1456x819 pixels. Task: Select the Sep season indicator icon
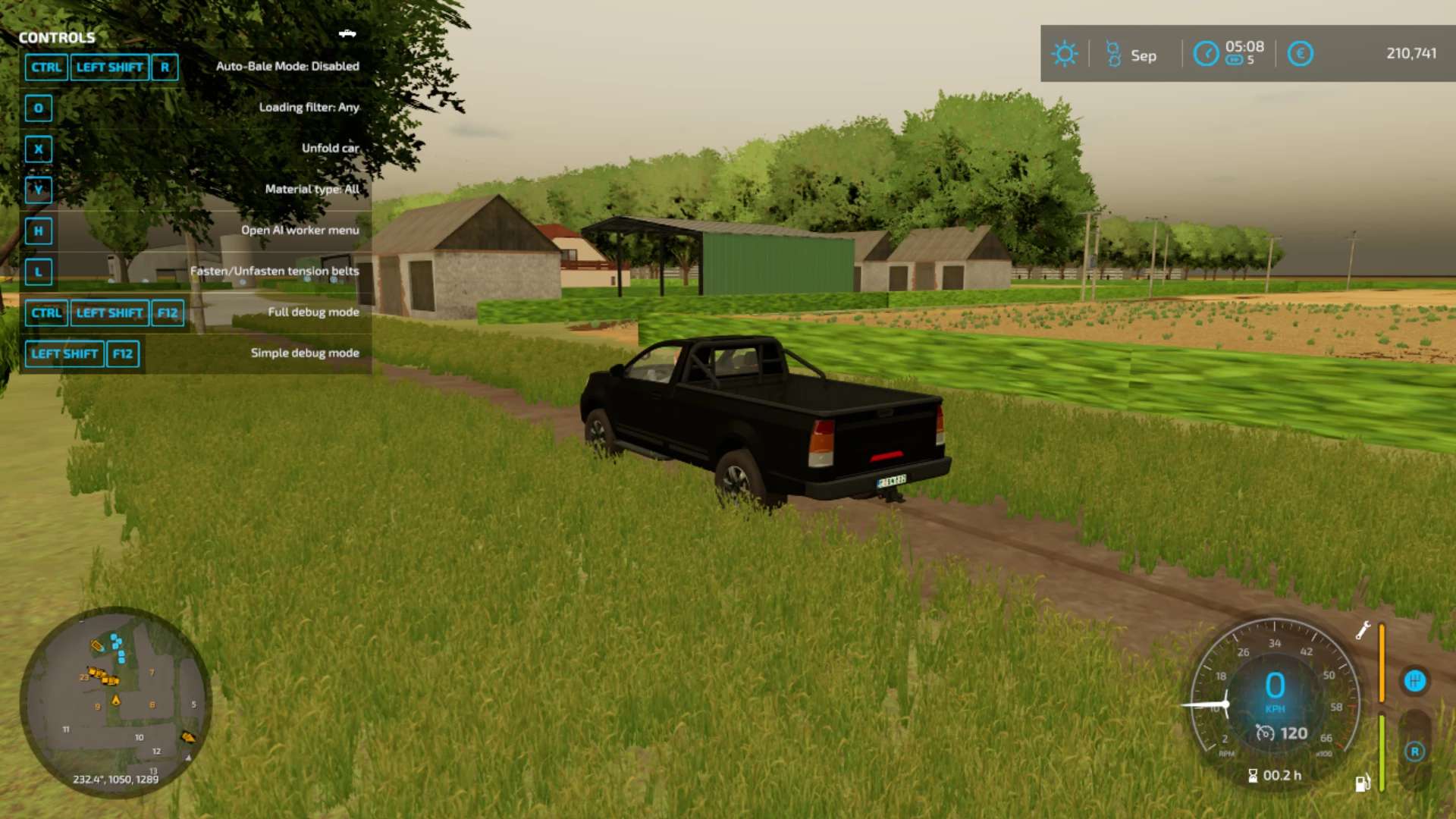pyautogui.click(x=1113, y=54)
